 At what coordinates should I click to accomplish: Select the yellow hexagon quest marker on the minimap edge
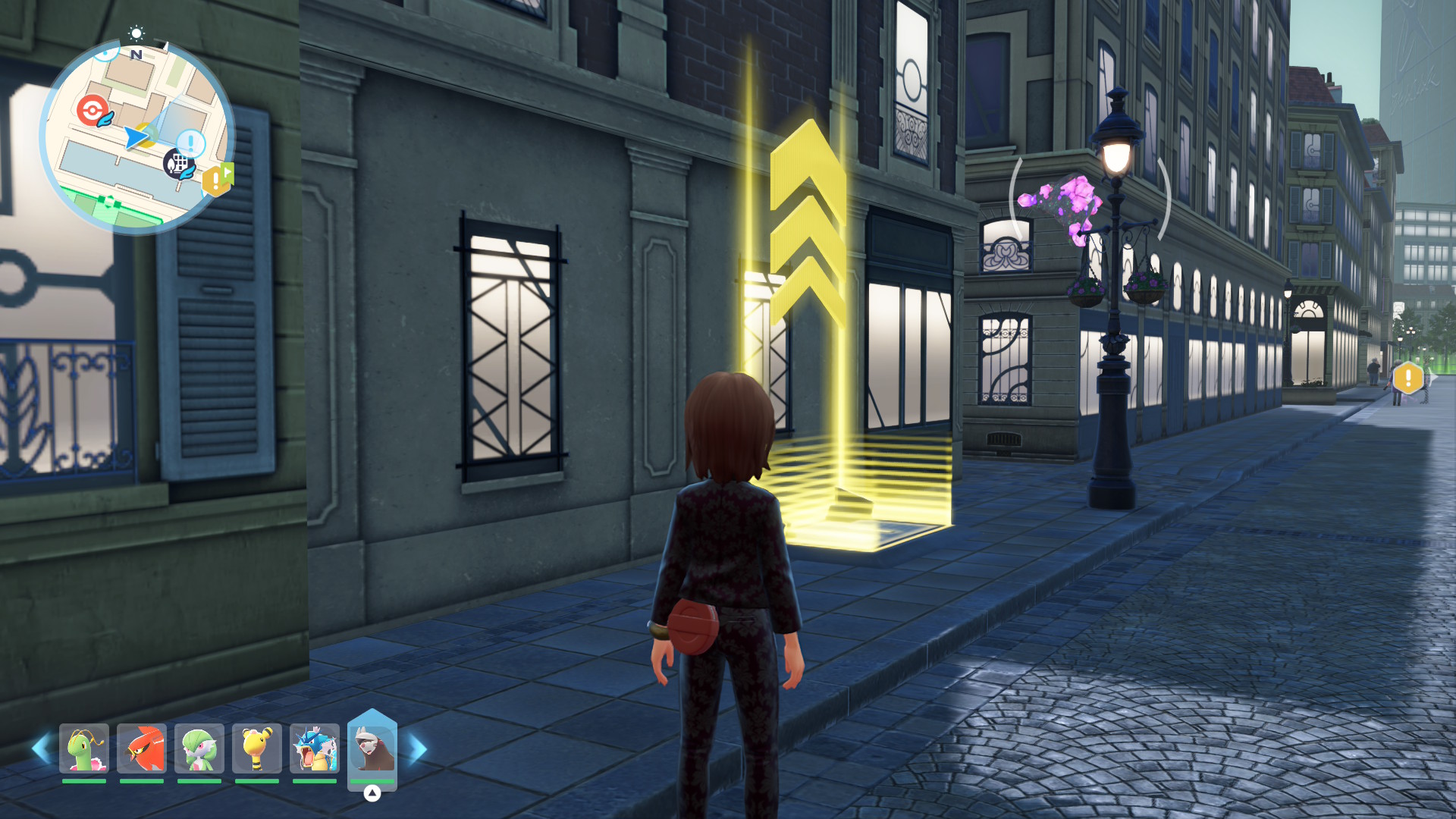click(x=216, y=180)
